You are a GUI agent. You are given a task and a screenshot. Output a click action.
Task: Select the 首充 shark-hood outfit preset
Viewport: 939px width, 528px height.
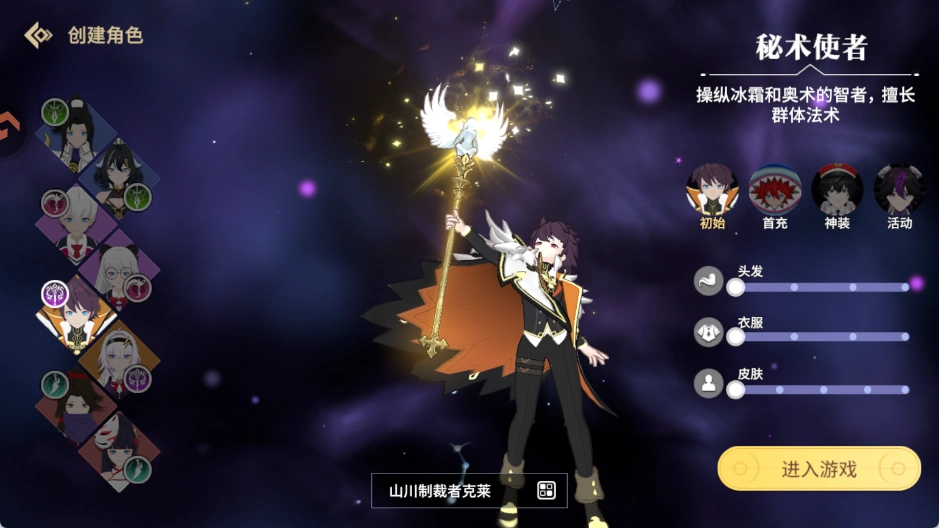tap(775, 190)
